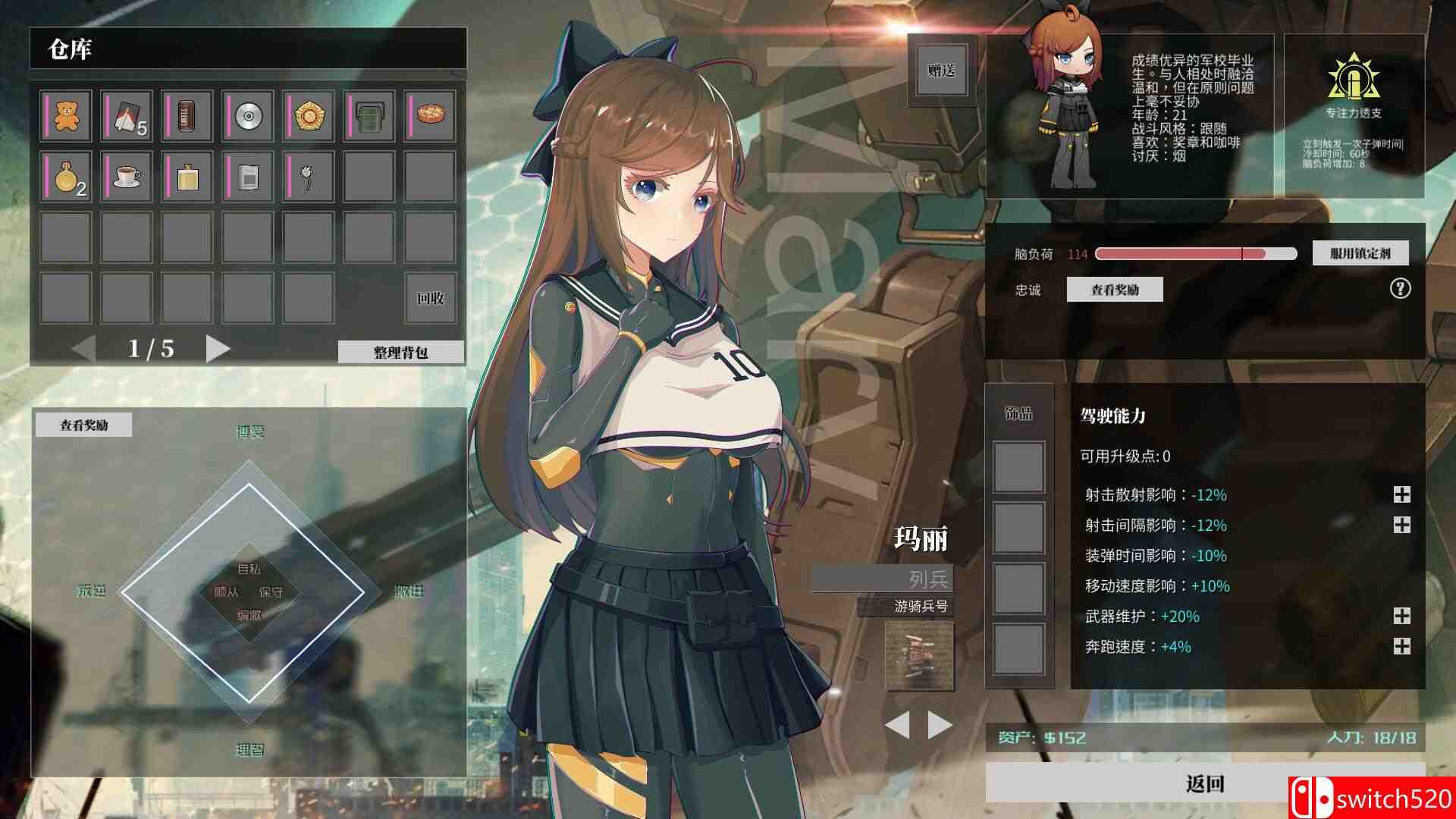1456x819 pixels.
Task: Select the flask item in the warehouse
Action: (186, 177)
